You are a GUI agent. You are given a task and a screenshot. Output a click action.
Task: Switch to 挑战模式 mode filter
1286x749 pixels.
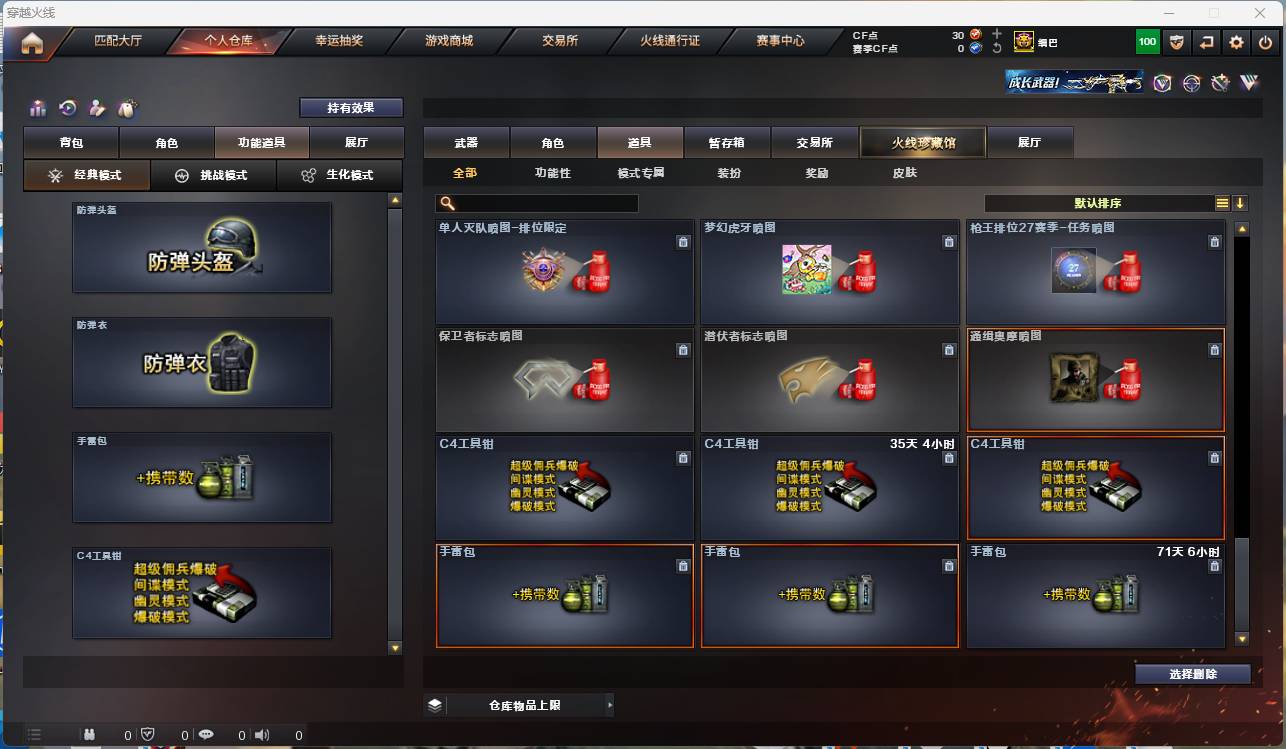214,175
